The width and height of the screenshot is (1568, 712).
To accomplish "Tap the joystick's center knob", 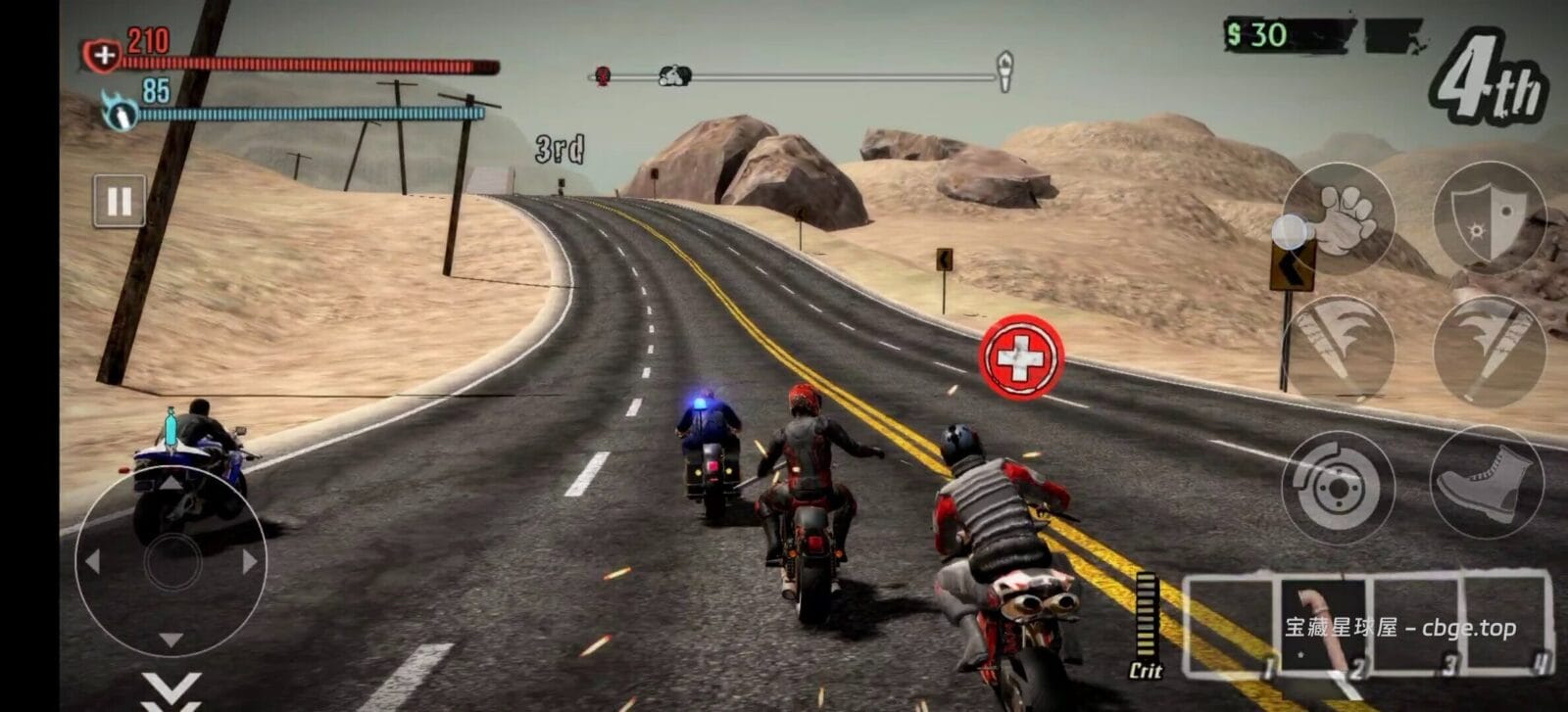I will [x=171, y=562].
